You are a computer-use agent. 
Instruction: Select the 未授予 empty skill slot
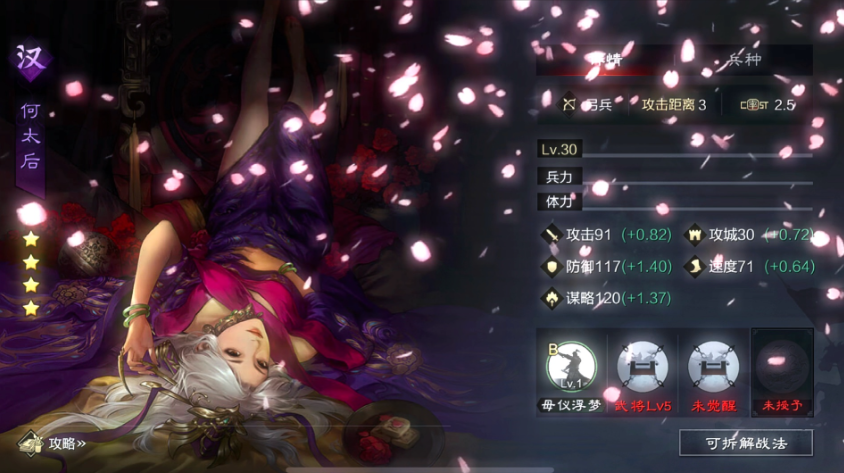pyautogui.click(x=781, y=366)
